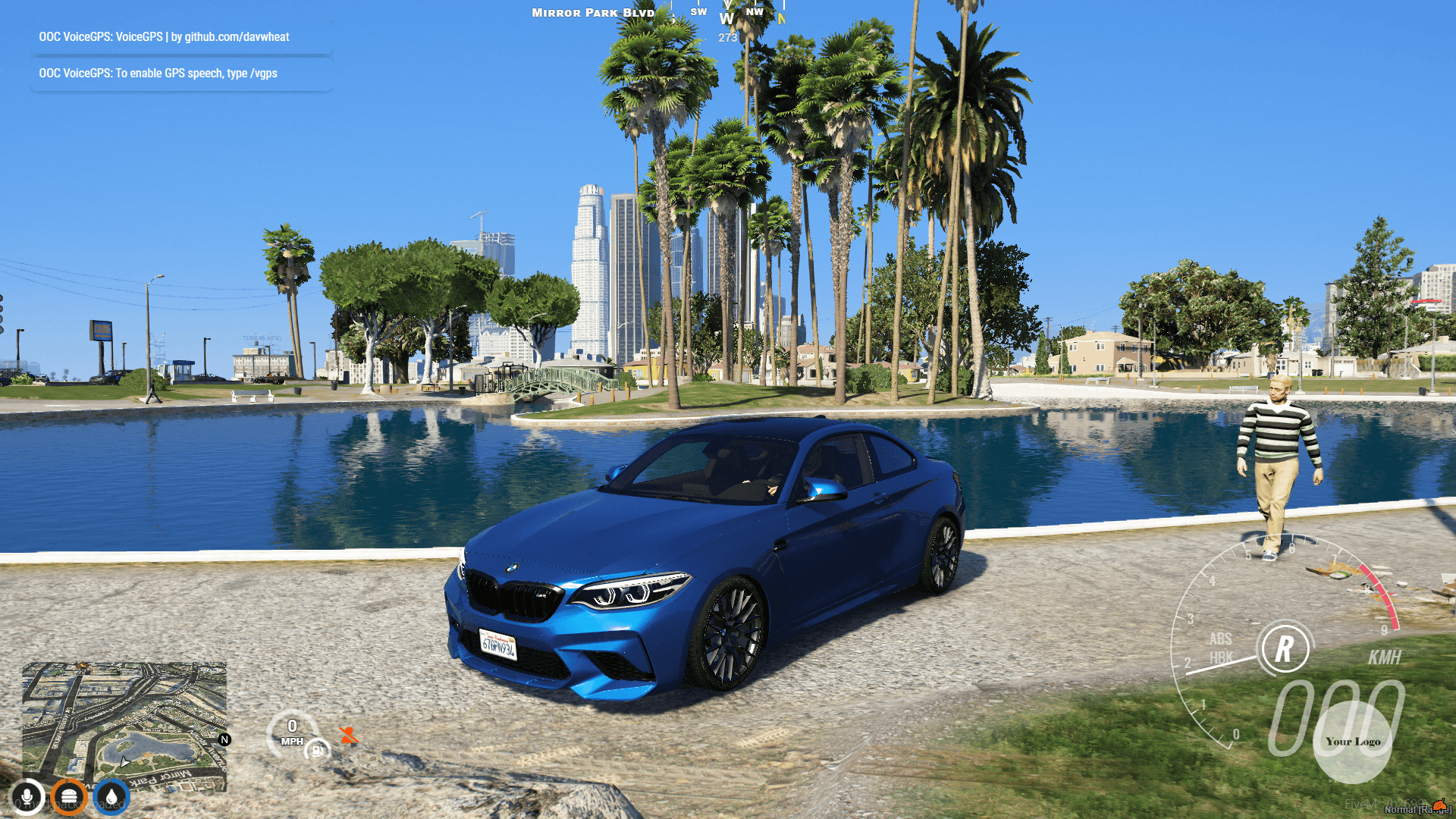Click the /vgps command in chat
The width and height of the screenshot is (1456, 819).
264,74
